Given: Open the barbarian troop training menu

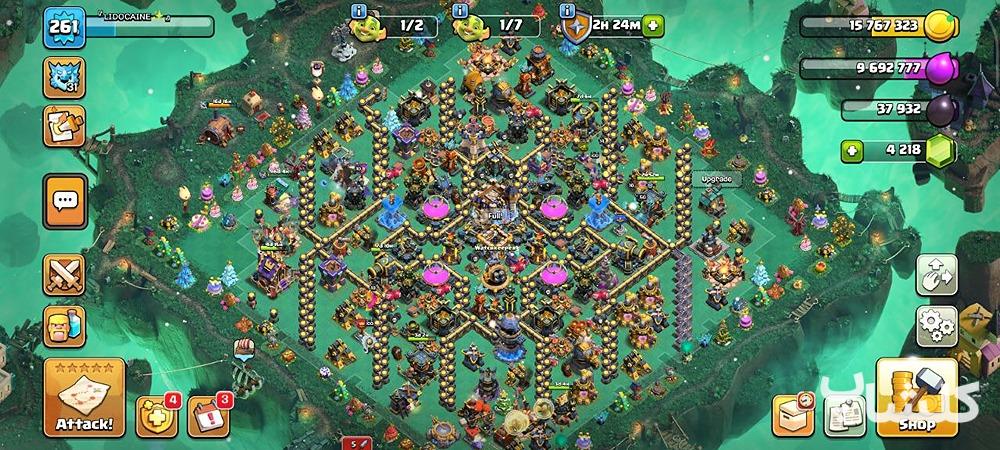Looking at the screenshot, I should pos(63,327).
